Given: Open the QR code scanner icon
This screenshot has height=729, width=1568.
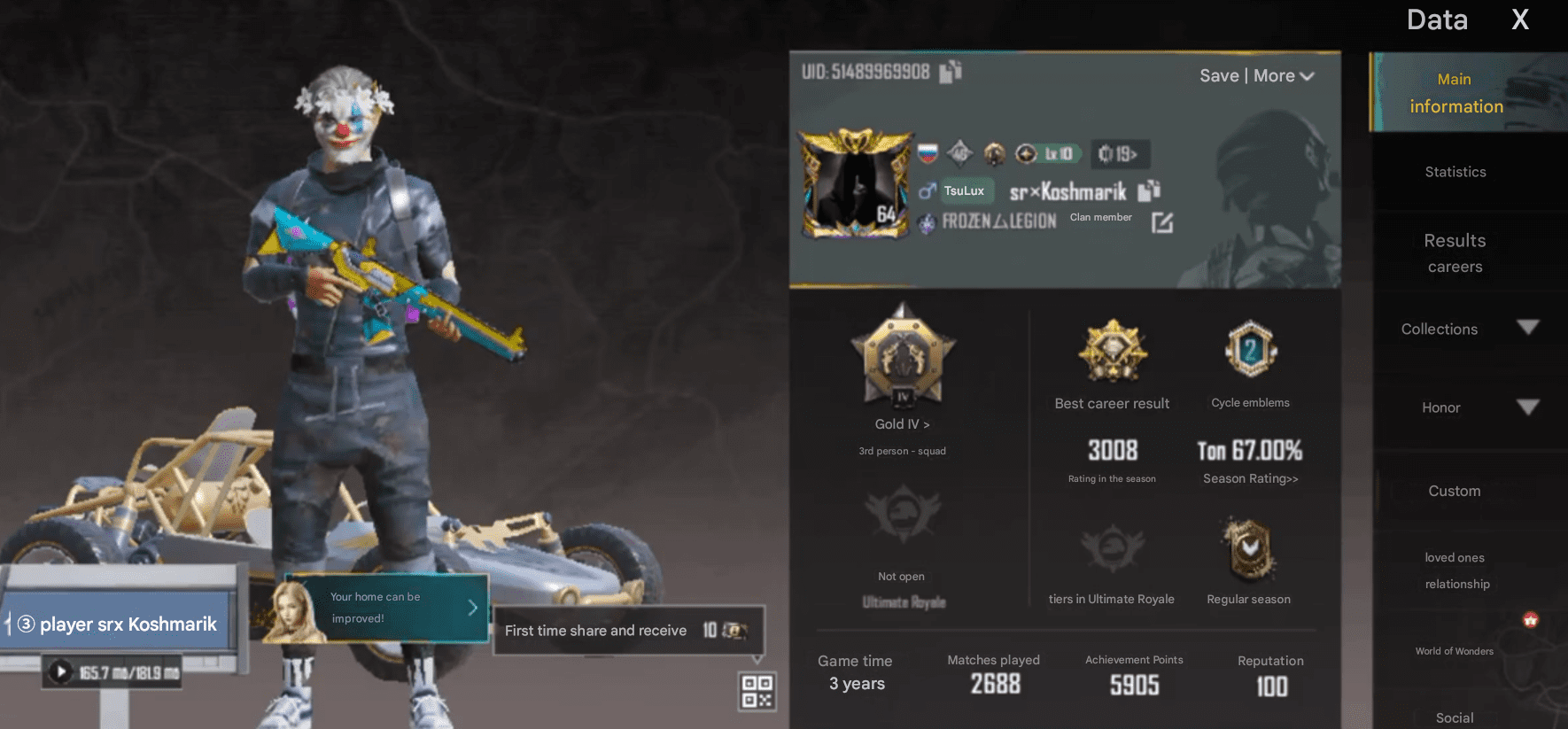Looking at the screenshot, I should click(x=757, y=692).
